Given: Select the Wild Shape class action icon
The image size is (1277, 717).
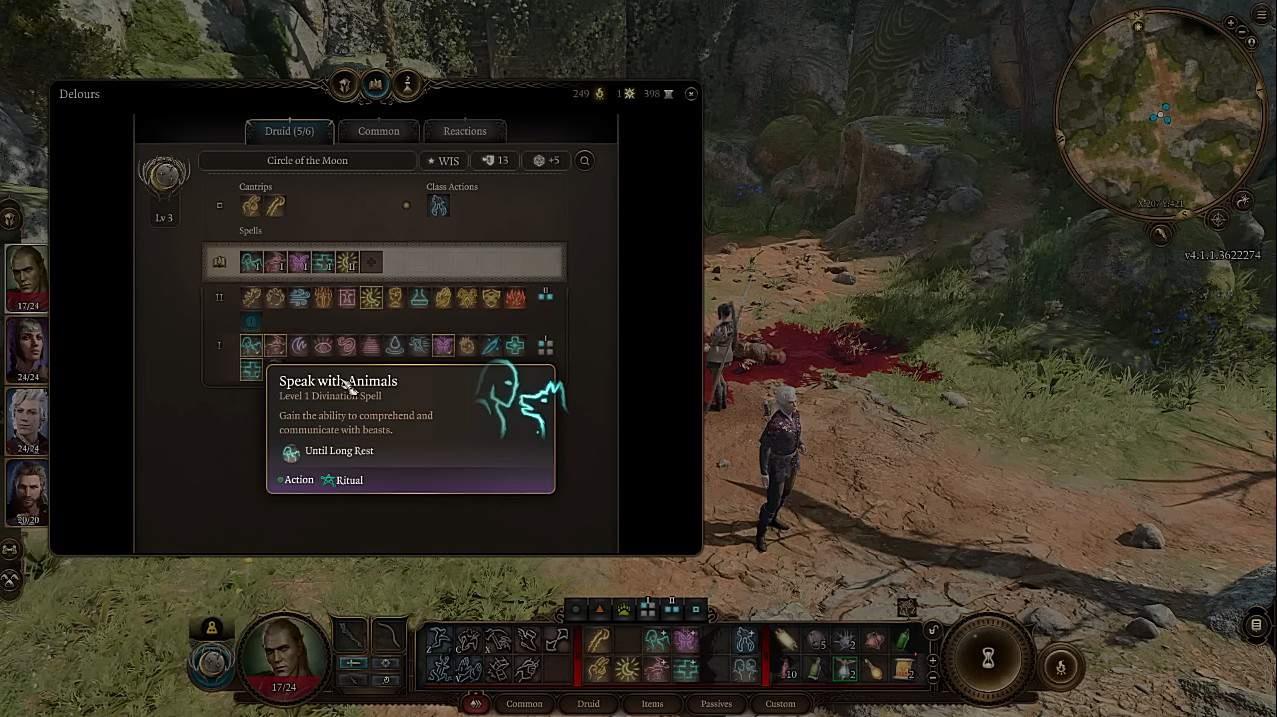Looking at the screenshot, I should coord(438,206).
